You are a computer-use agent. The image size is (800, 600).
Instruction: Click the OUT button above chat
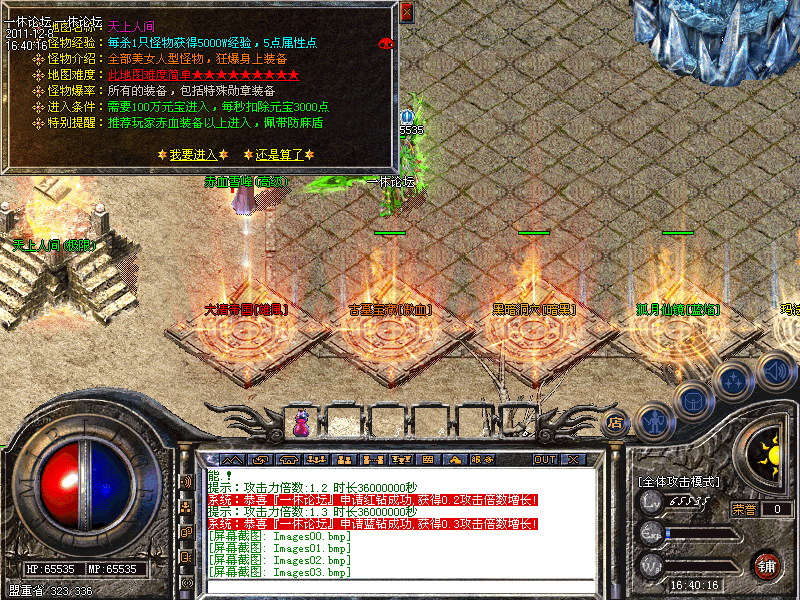[544, 459]
